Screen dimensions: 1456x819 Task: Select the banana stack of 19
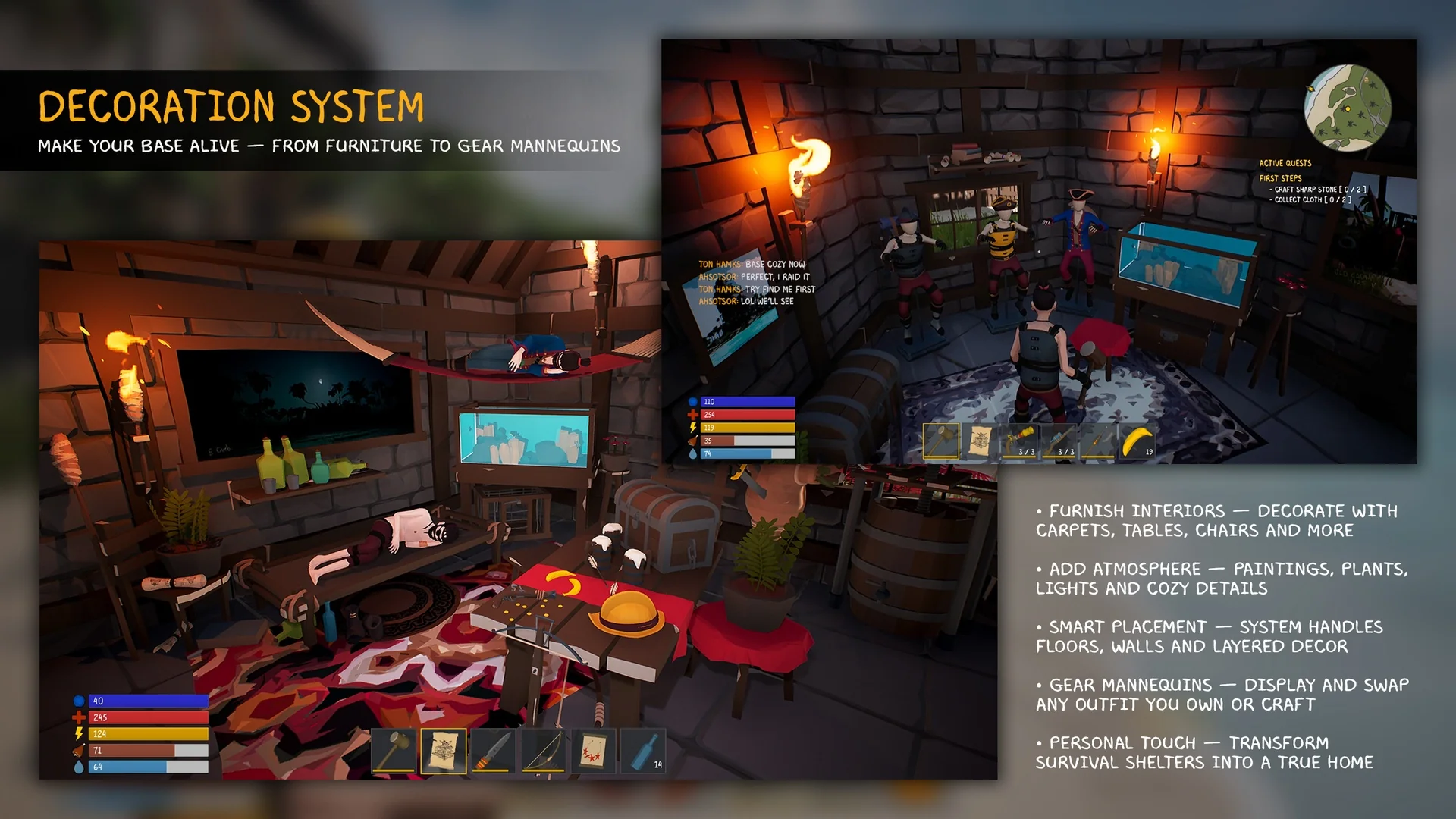click(x=1138, y=442)
